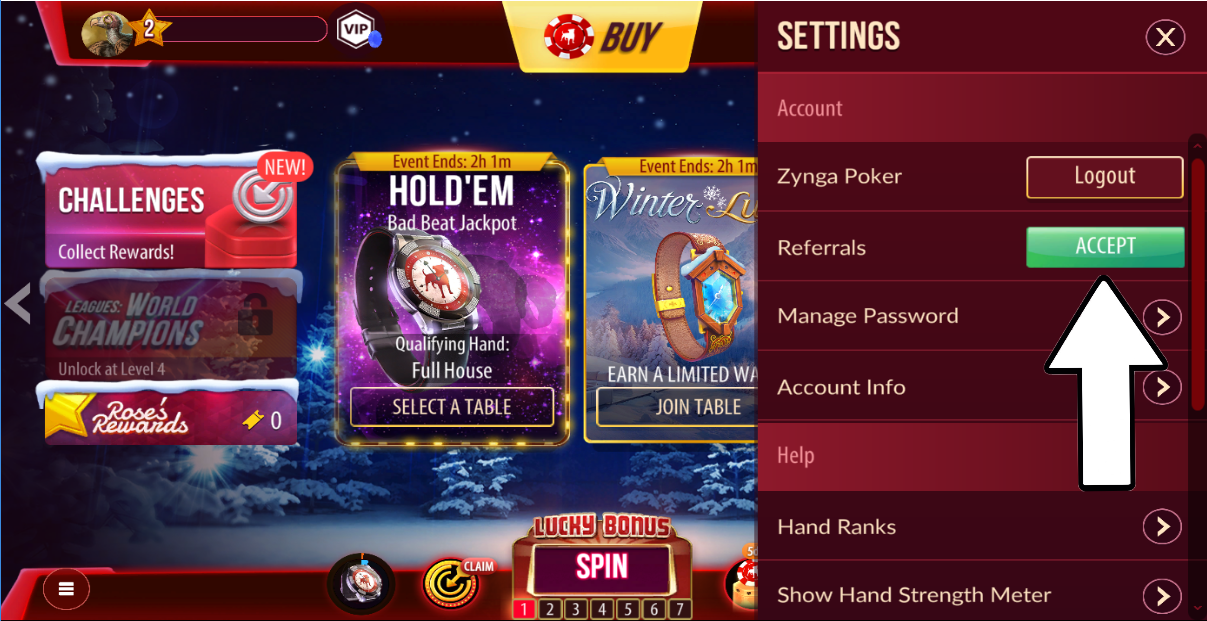Open the Challenges panel
1207x621 pixels.
[170, 210]
